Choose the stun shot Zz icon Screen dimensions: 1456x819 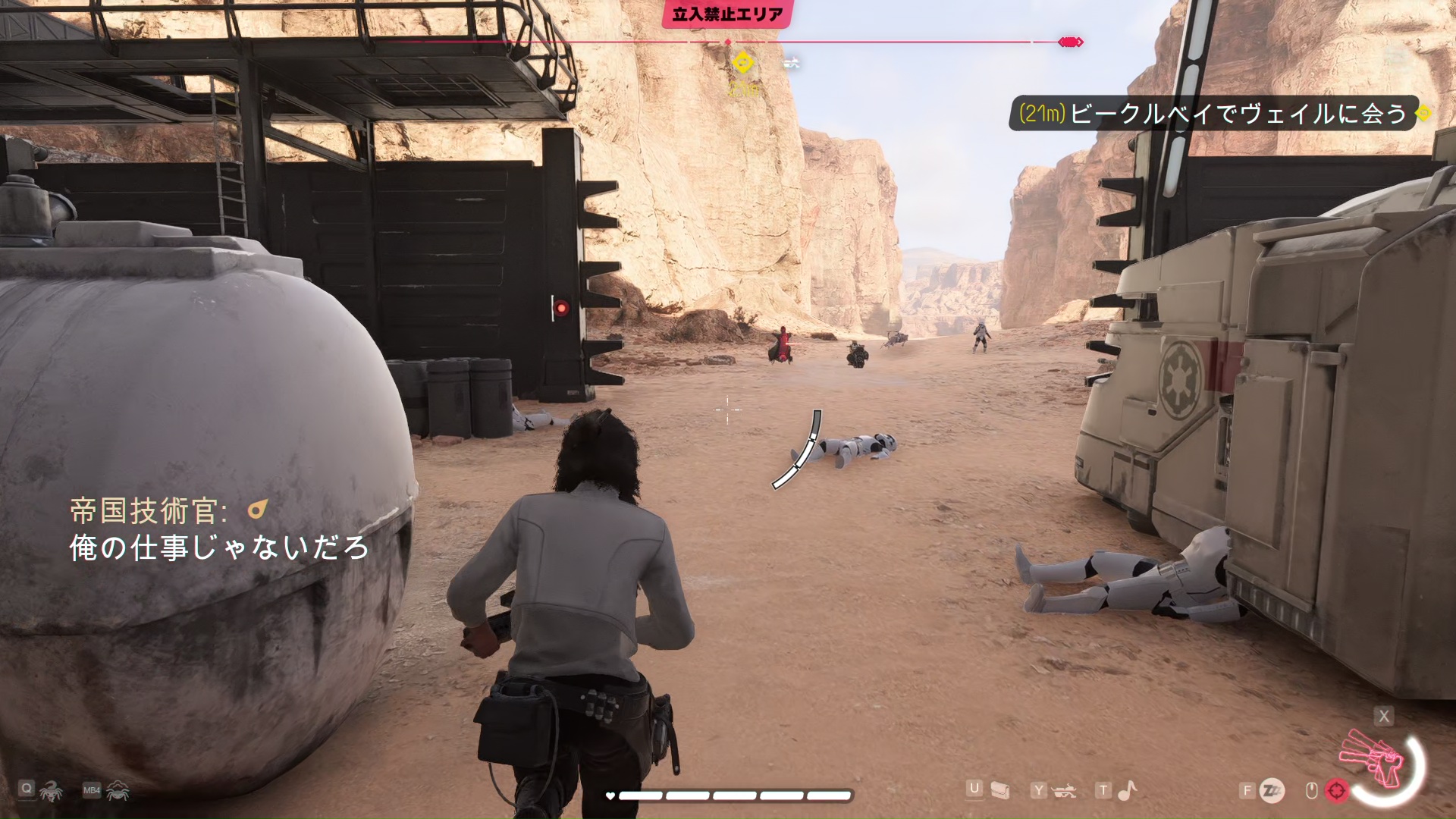1272,791
